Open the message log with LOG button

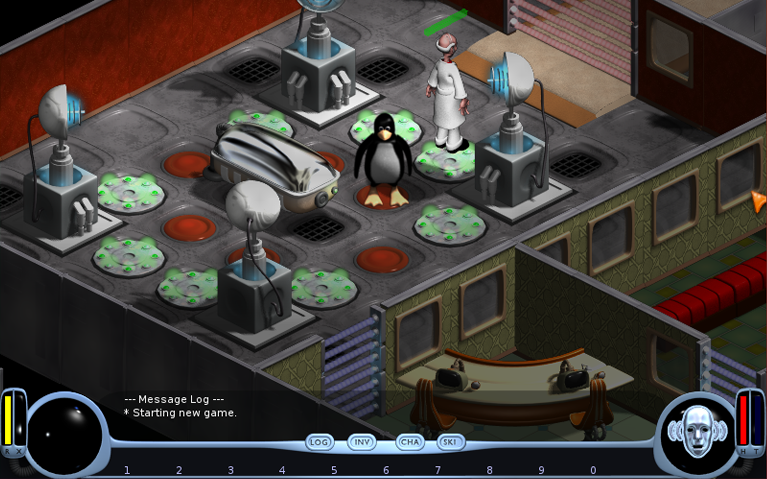(320, 442)
